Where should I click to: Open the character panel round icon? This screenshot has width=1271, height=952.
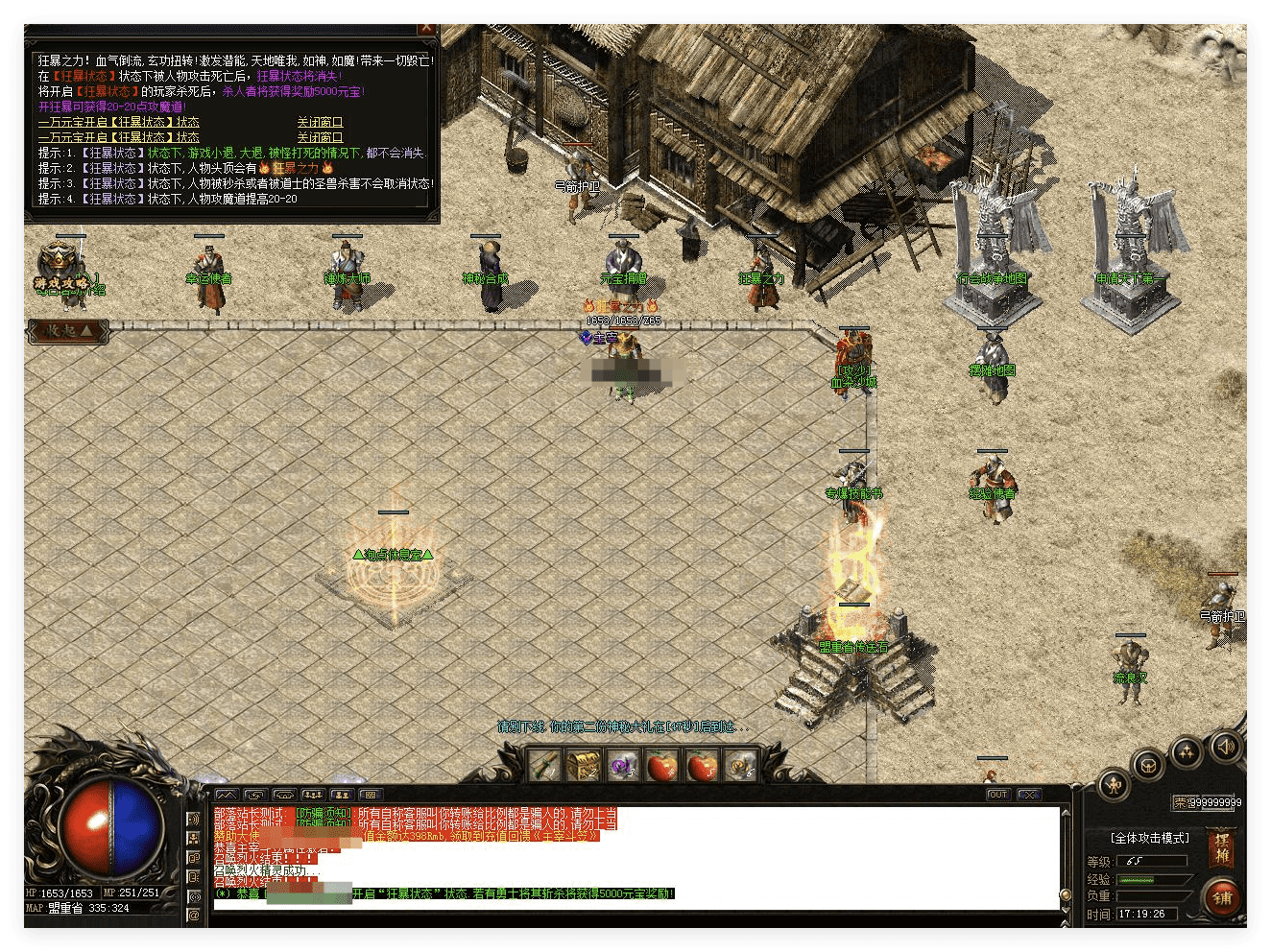tap(1114, 785)
